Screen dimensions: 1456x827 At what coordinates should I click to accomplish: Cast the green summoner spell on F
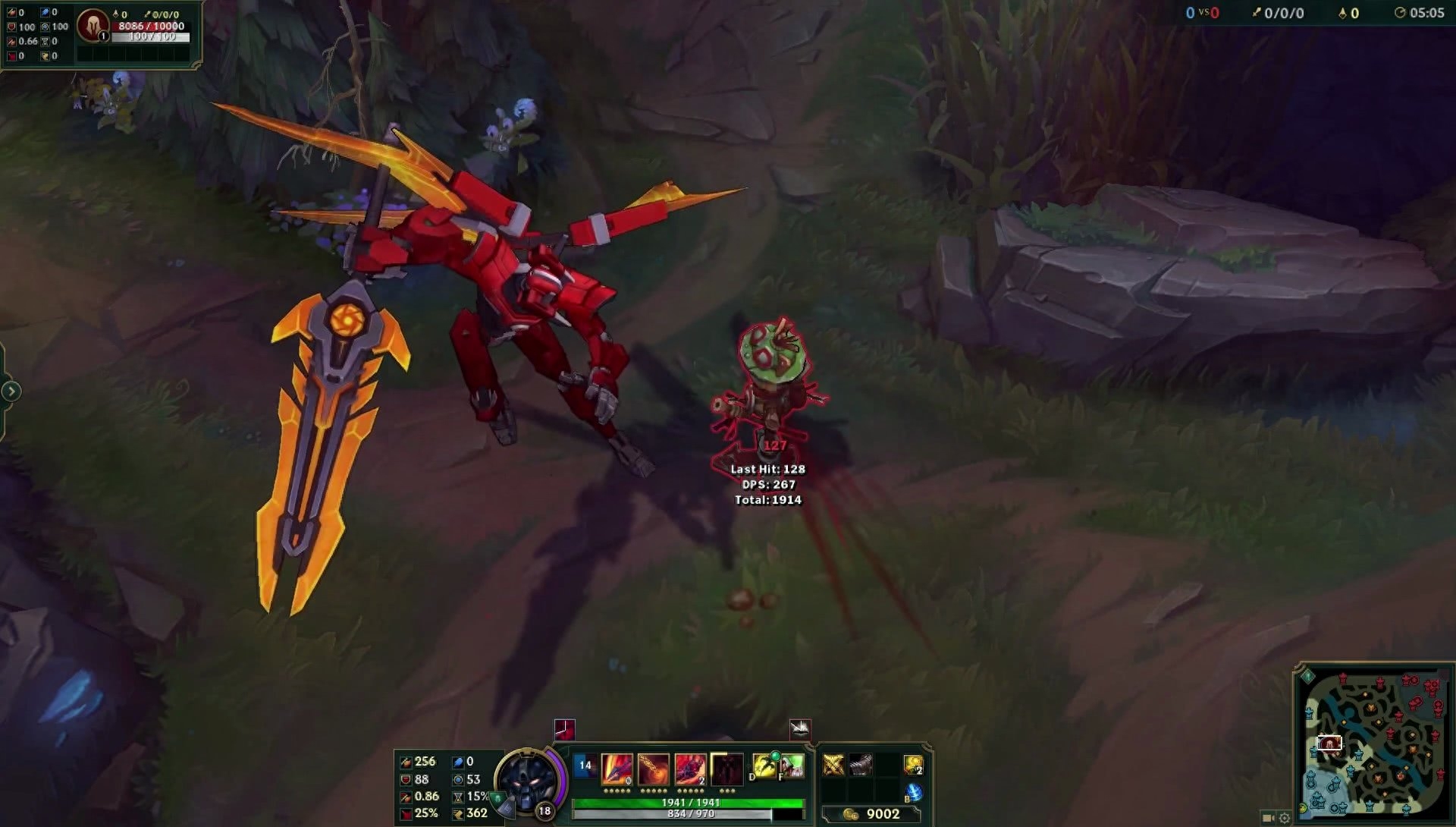point(792,766)
